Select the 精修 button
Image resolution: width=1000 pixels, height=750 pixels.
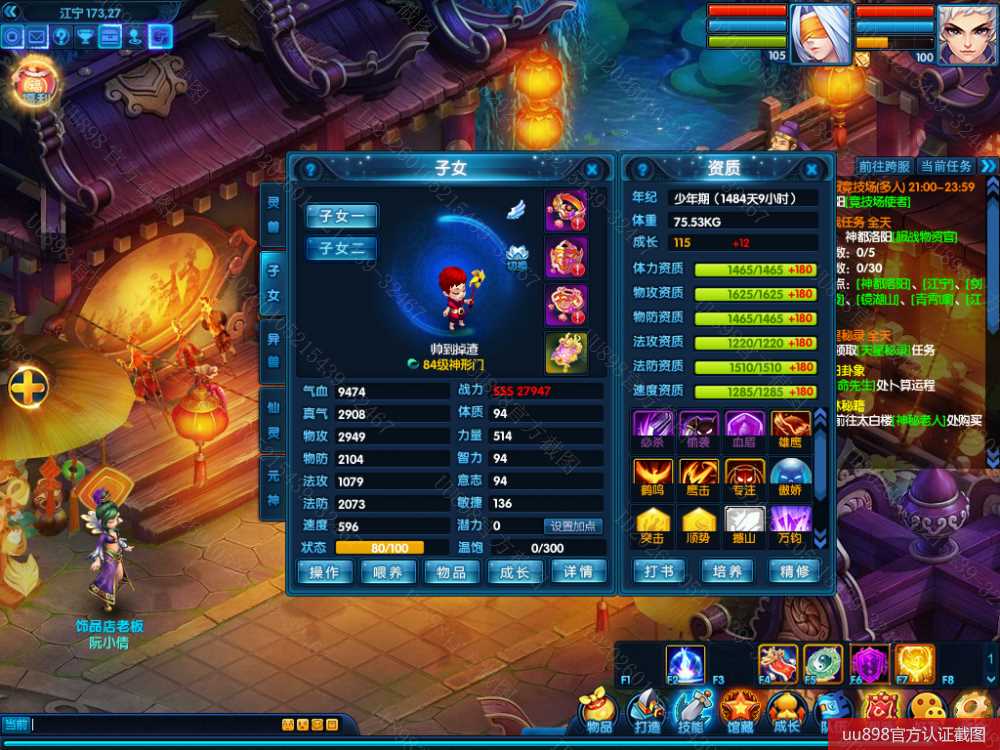pyautogui.click(x=794, y=572)
